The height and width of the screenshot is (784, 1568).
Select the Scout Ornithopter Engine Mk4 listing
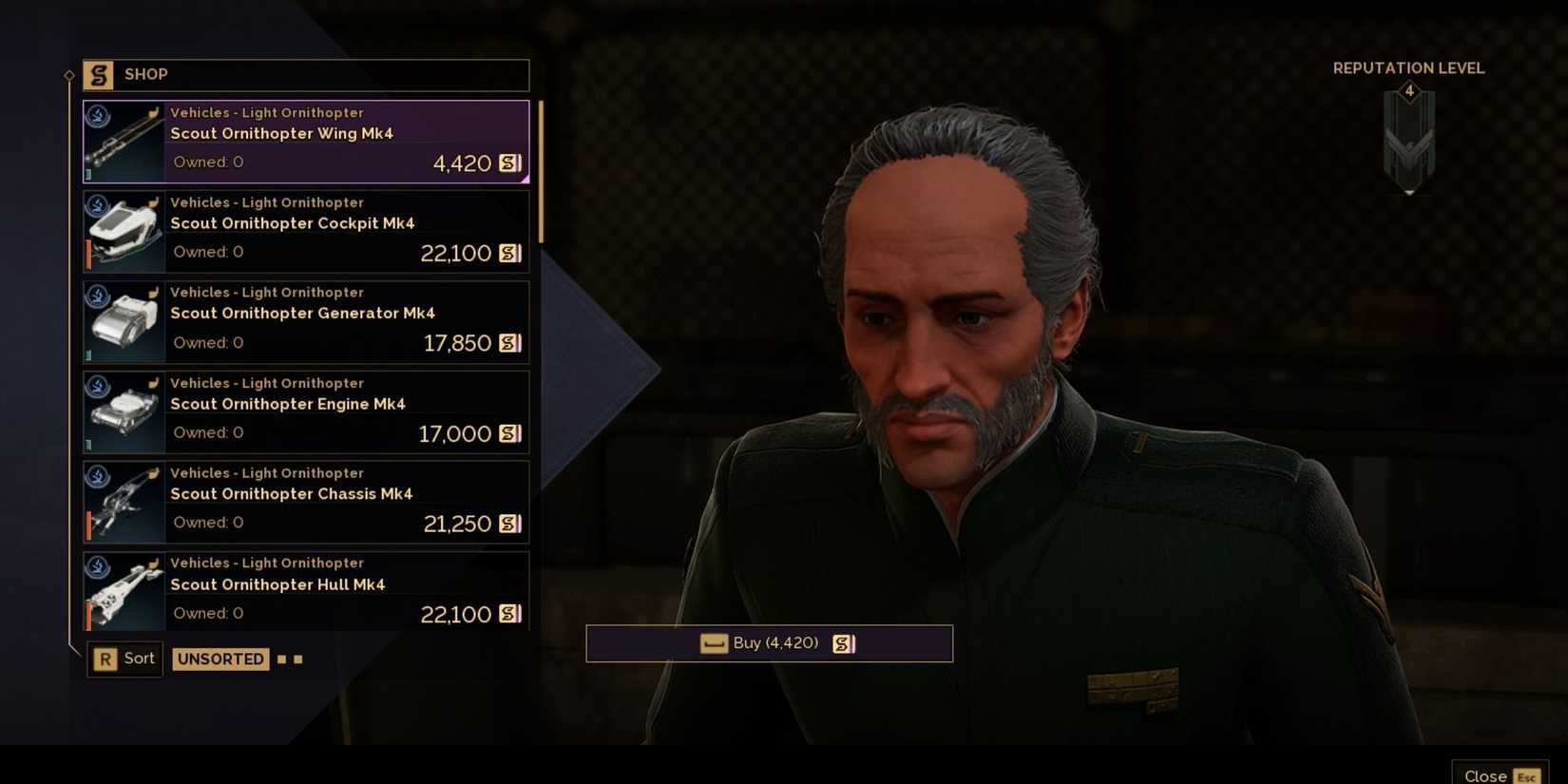[304, 411]
